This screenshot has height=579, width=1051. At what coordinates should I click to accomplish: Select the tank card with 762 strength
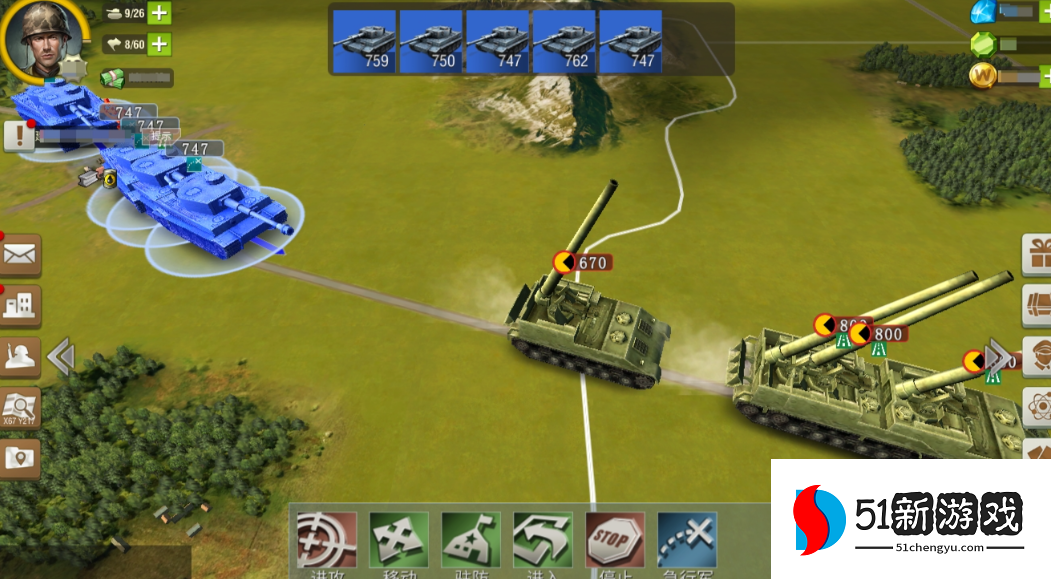point(564,41)
